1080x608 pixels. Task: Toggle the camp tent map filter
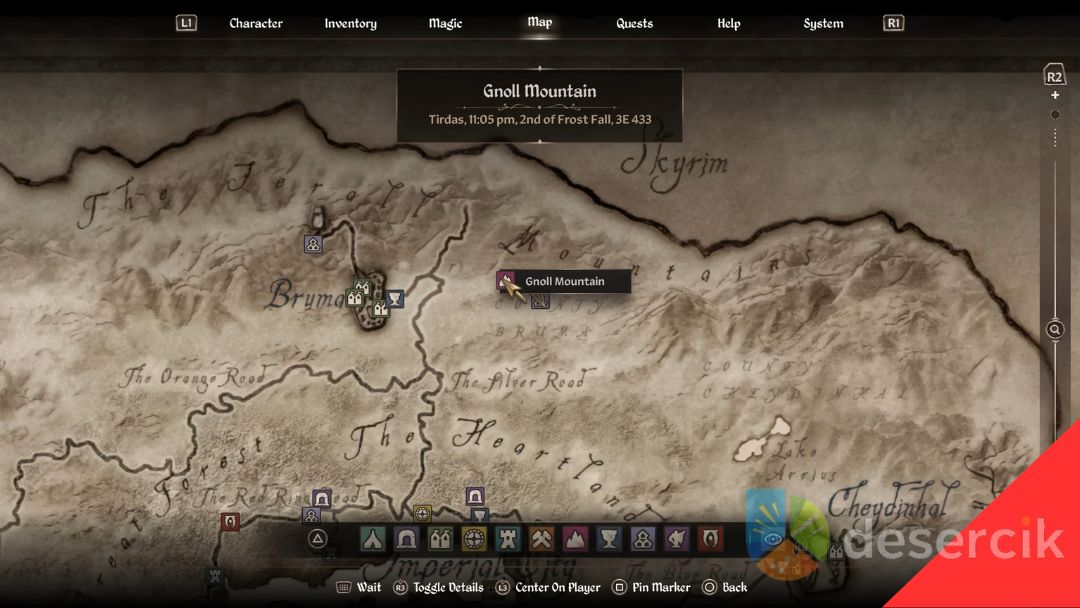tap(373, 539)
